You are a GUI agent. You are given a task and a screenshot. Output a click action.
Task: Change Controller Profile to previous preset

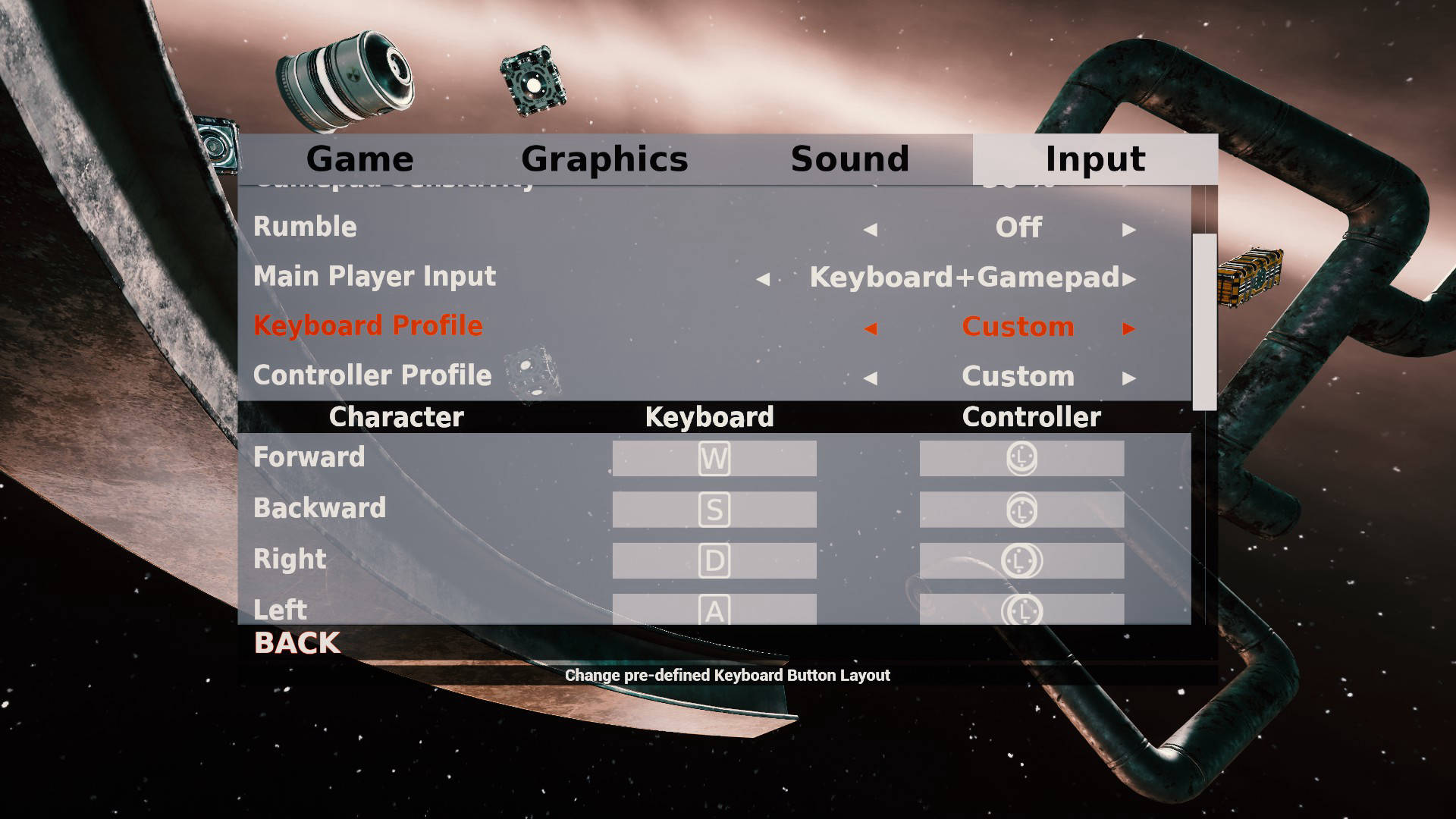tap(871, 378)
